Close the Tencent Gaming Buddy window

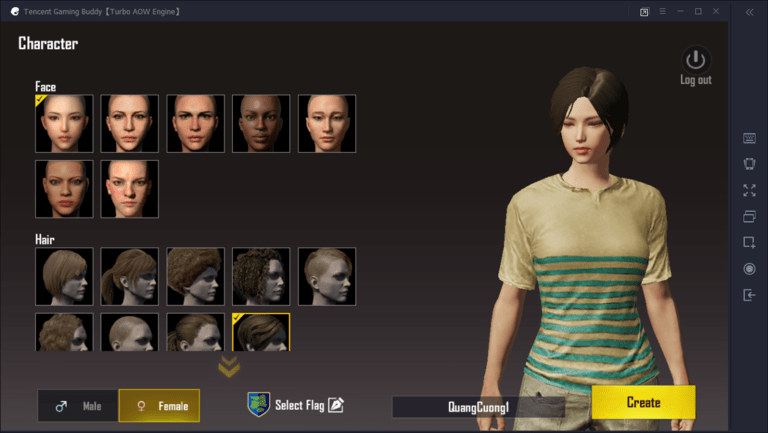[x=718, y=11]
